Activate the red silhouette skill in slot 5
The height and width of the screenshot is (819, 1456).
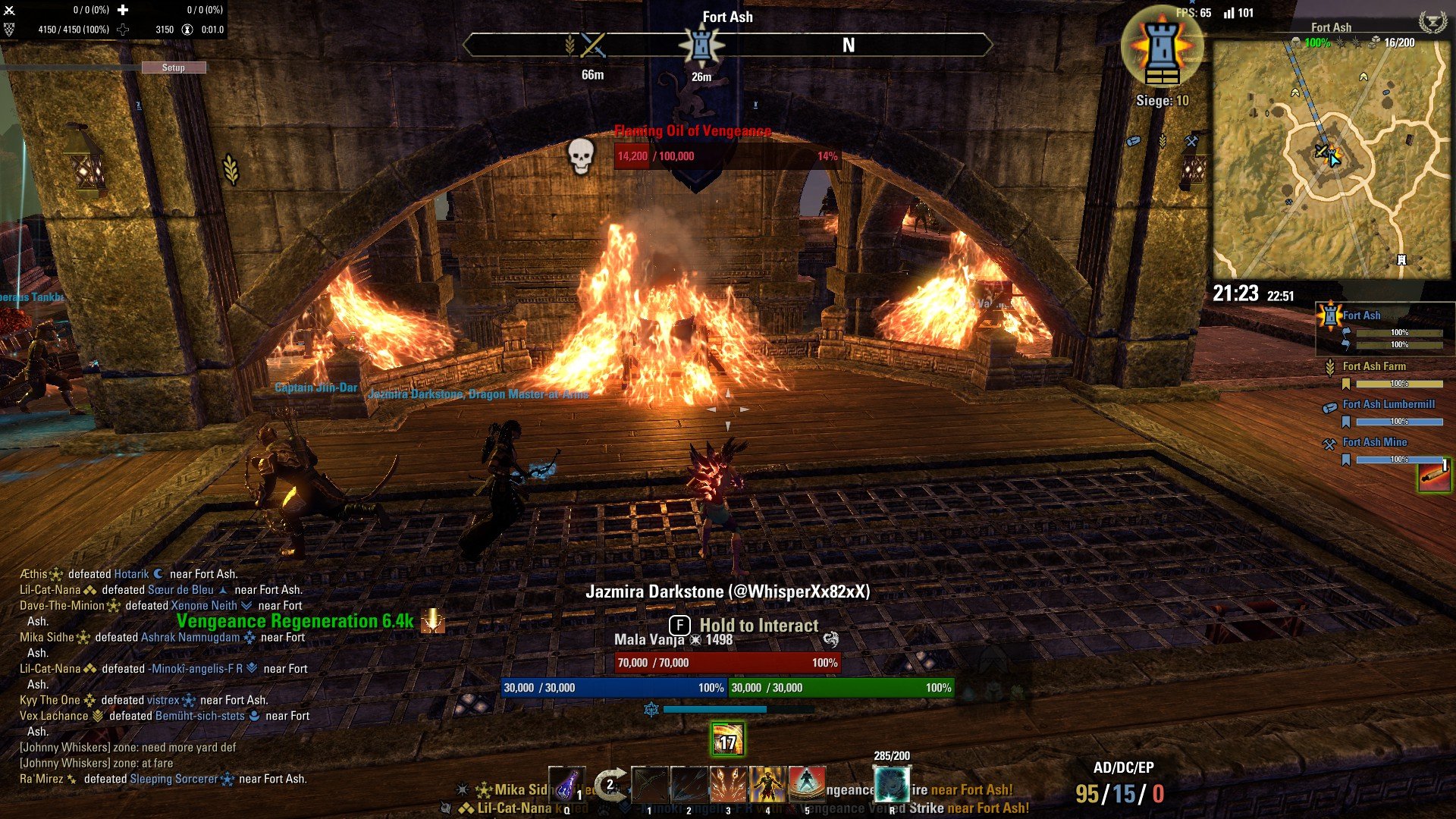point(807,785)
